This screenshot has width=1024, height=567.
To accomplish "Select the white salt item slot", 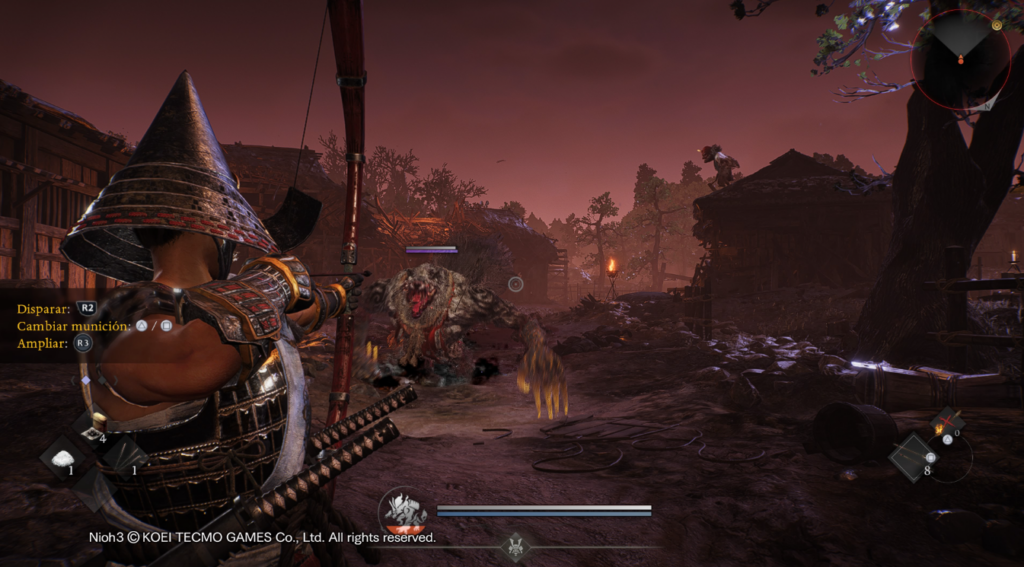I will [x=63, y=460].
